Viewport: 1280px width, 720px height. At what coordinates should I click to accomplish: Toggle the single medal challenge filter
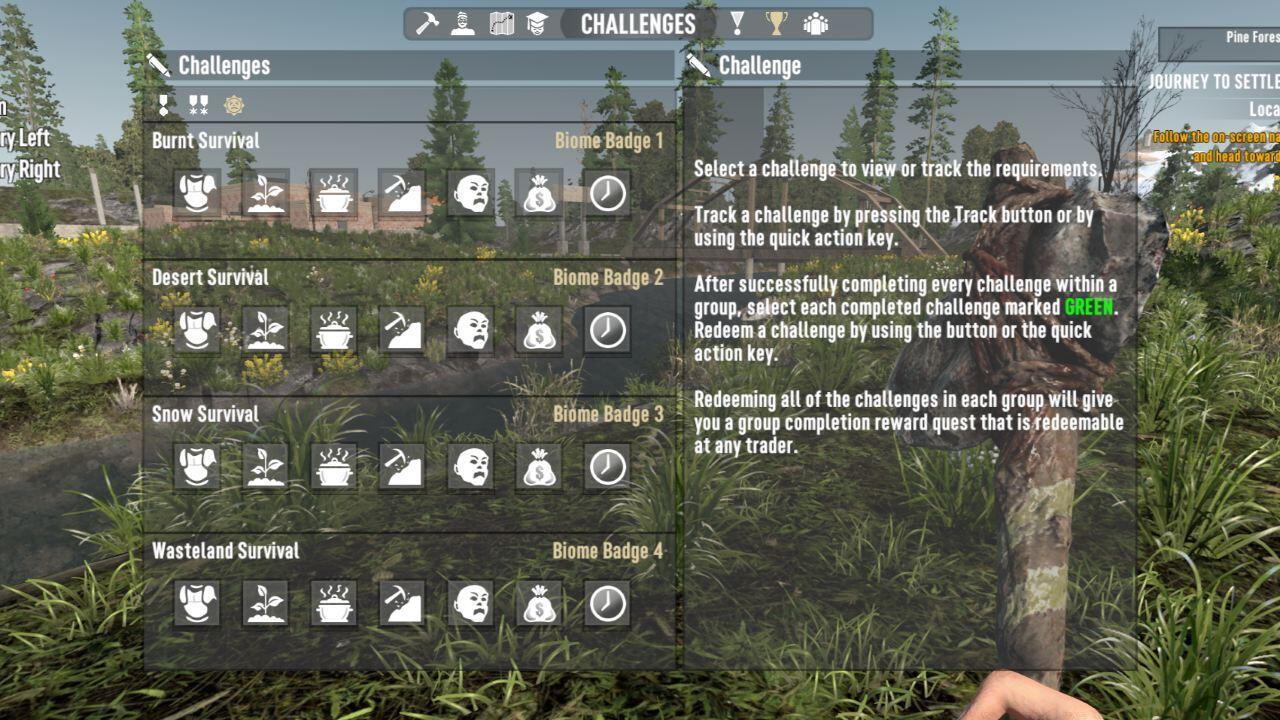tap(163, 103)
